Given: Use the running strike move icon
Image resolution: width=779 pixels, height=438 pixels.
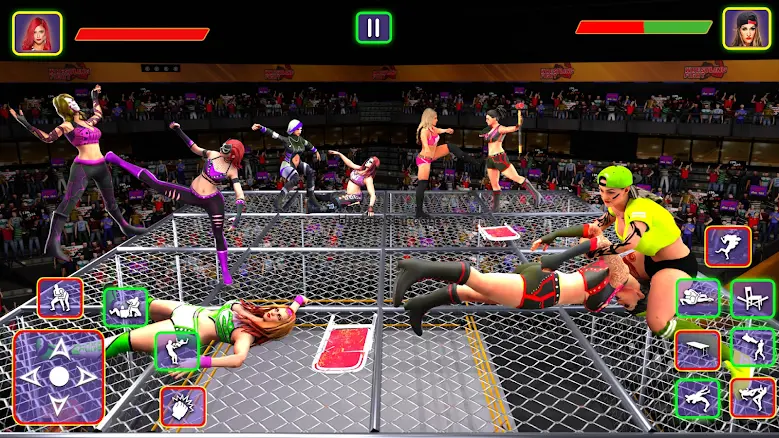Looking at the screenshot, I should tap(697, 398).
